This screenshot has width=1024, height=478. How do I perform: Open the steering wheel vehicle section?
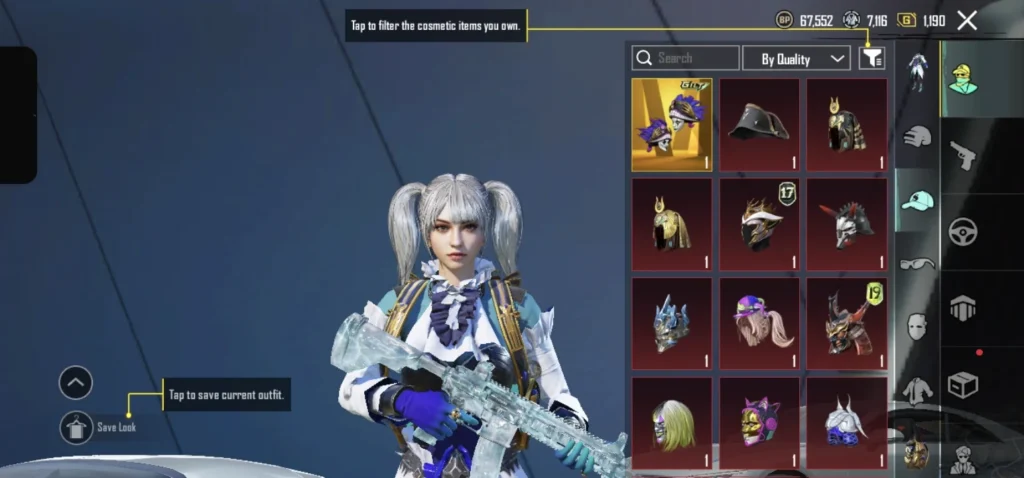(x=964, y=232)
